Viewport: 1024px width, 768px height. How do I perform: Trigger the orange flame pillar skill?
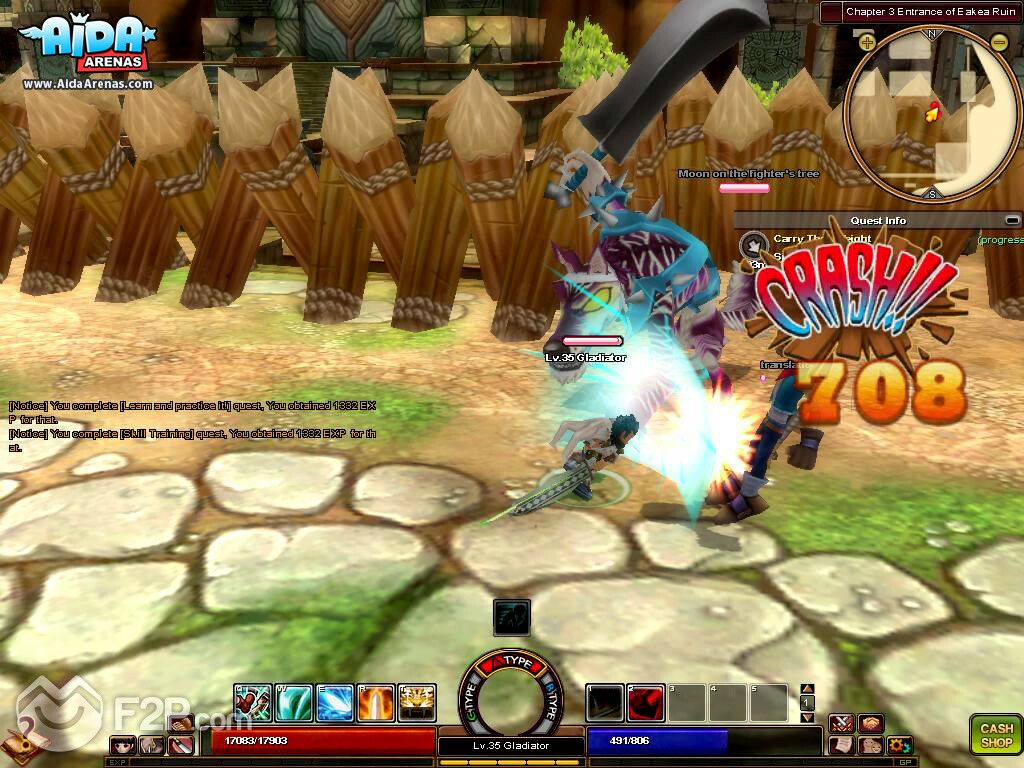pos(376,702)
